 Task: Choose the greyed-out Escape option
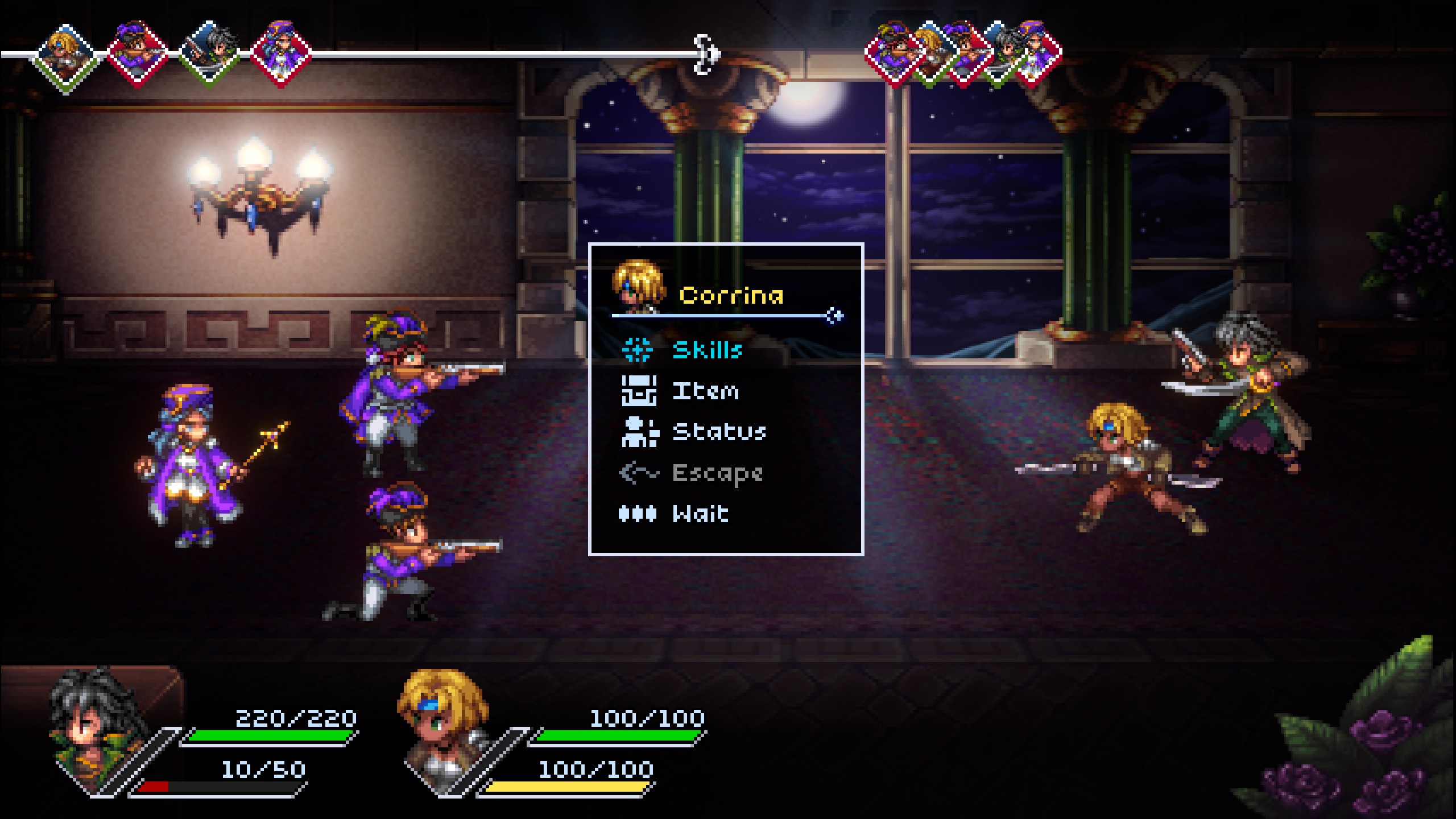717,473
